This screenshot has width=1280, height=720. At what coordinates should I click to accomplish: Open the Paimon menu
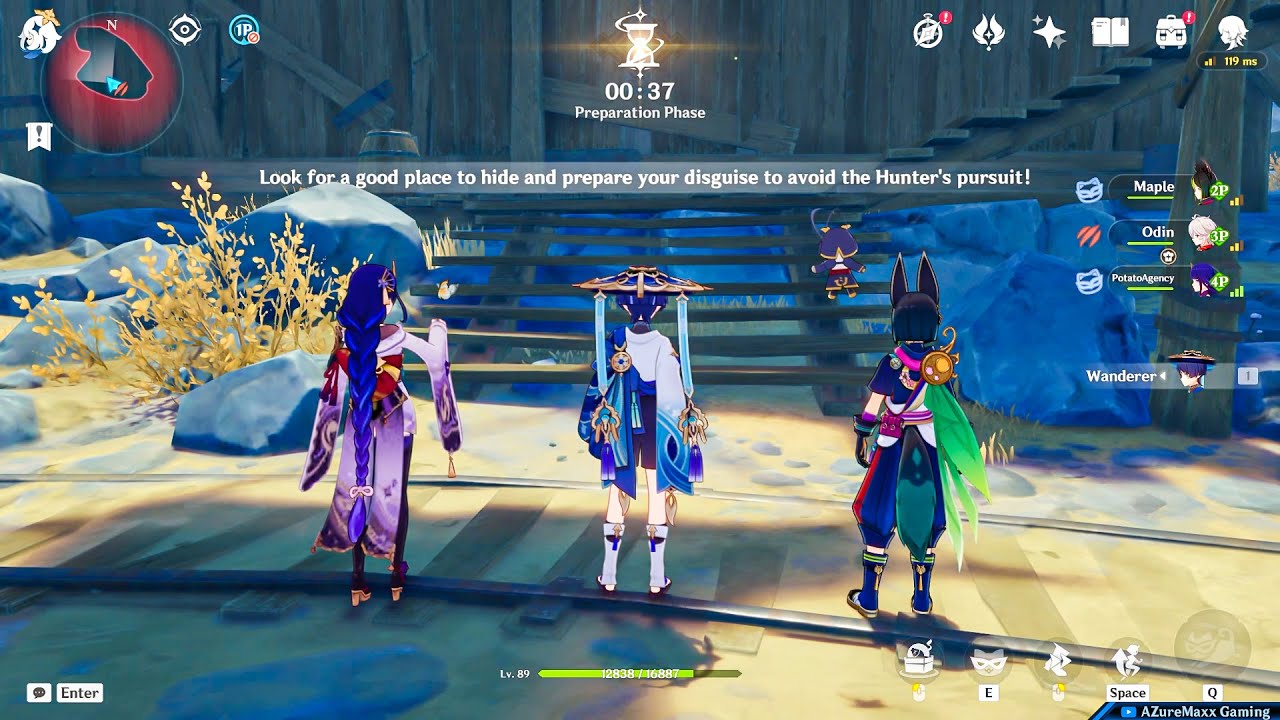coord(39,34)
